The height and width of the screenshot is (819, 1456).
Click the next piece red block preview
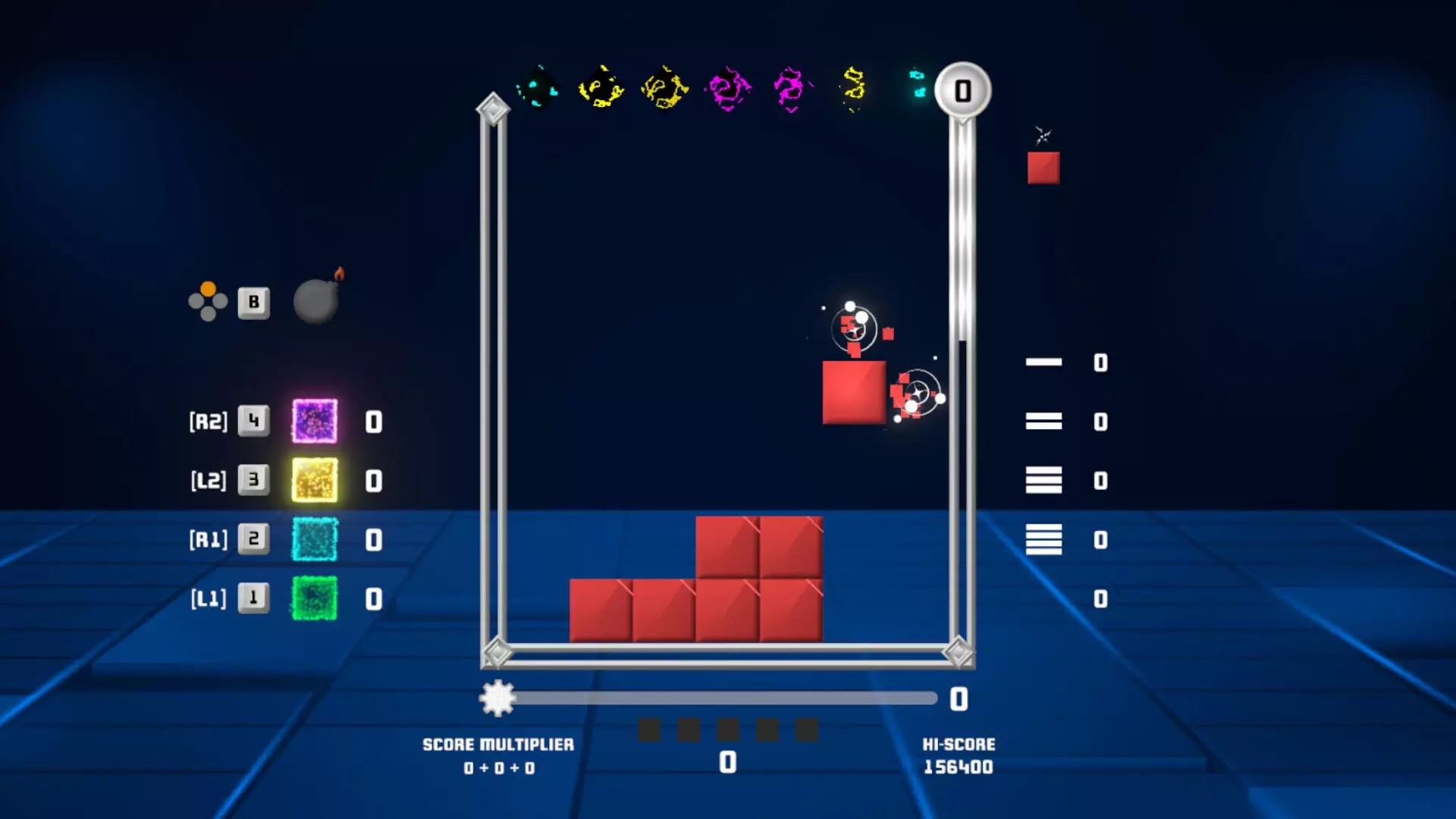[1043, 168]
